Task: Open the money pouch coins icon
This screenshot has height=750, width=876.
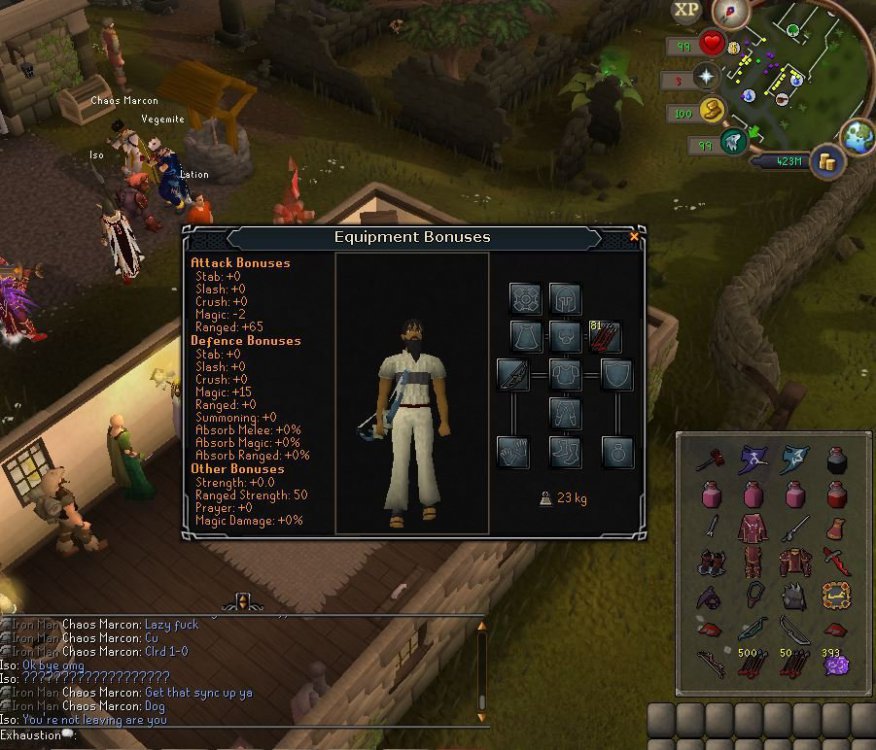Action: point(827,161)
